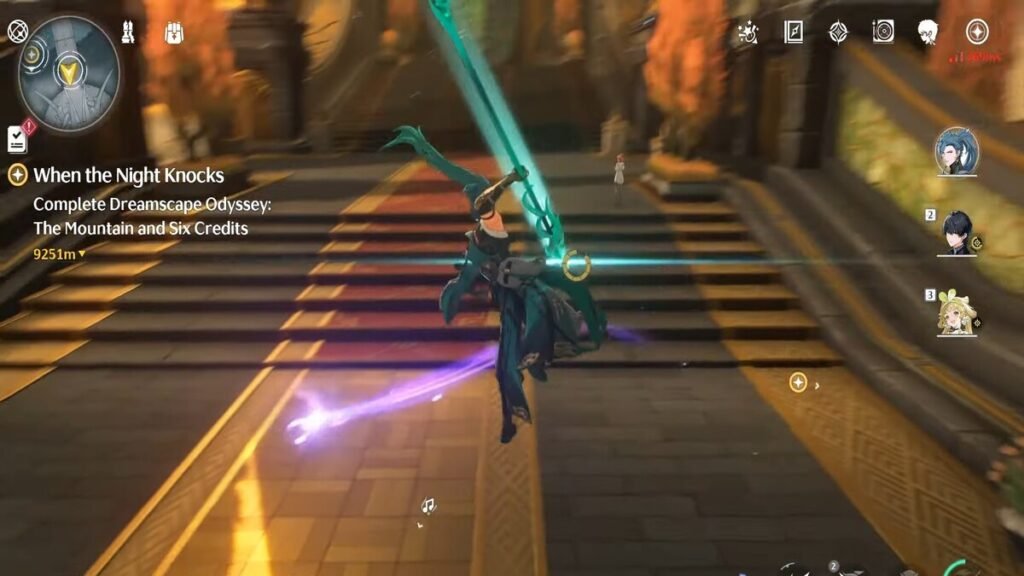The width and height of the screenshot is (1024, 576).
Task: Select the blue-haired character portrait
Action: pos(956,151)
